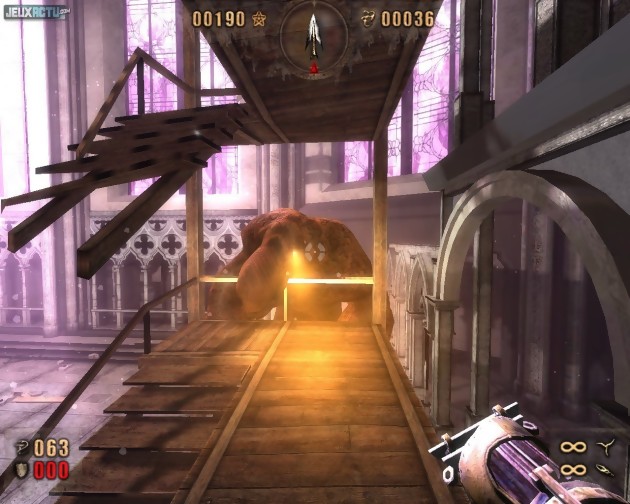
Task: Click the health symbol icon
Action: coord(22,448)
